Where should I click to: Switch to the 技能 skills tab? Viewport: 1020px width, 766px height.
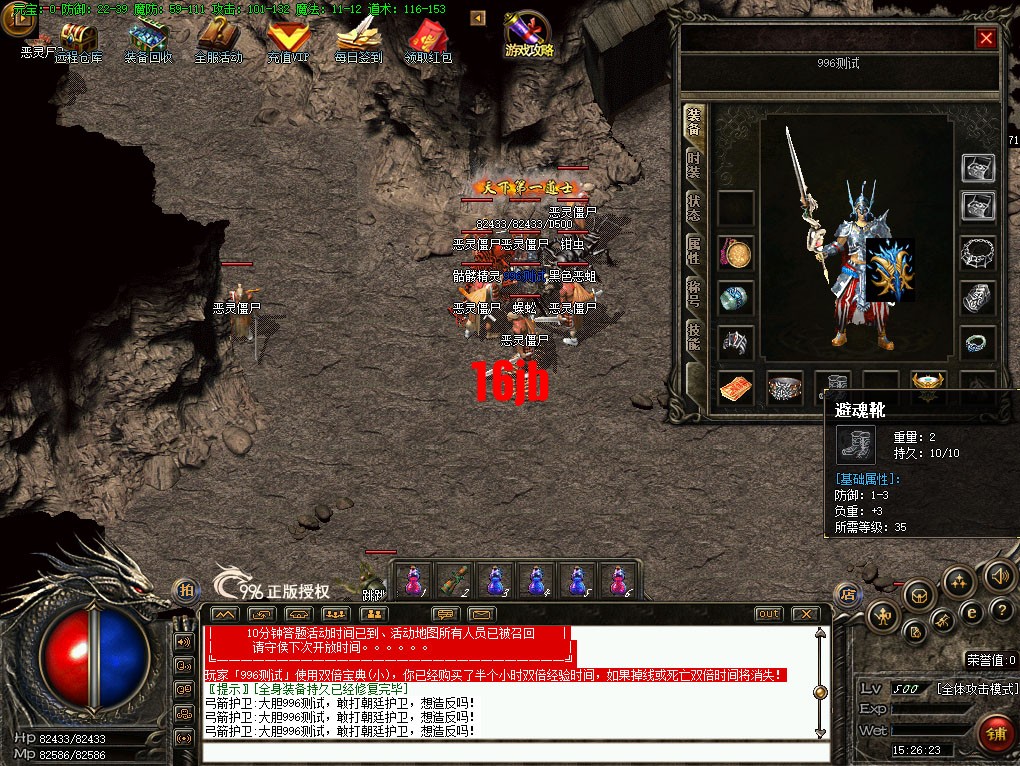694,337
